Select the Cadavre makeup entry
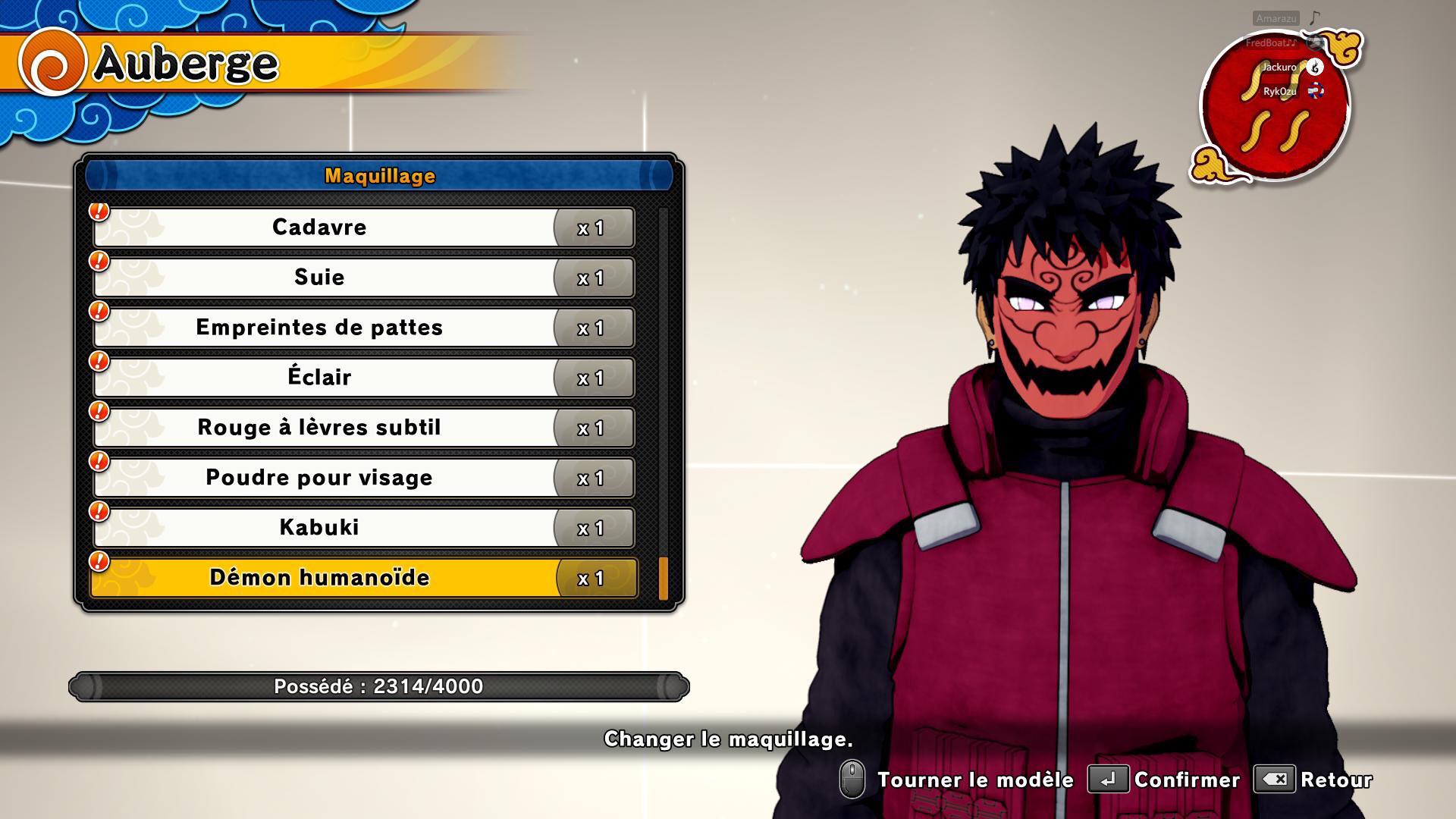 [x=319, y=227]
